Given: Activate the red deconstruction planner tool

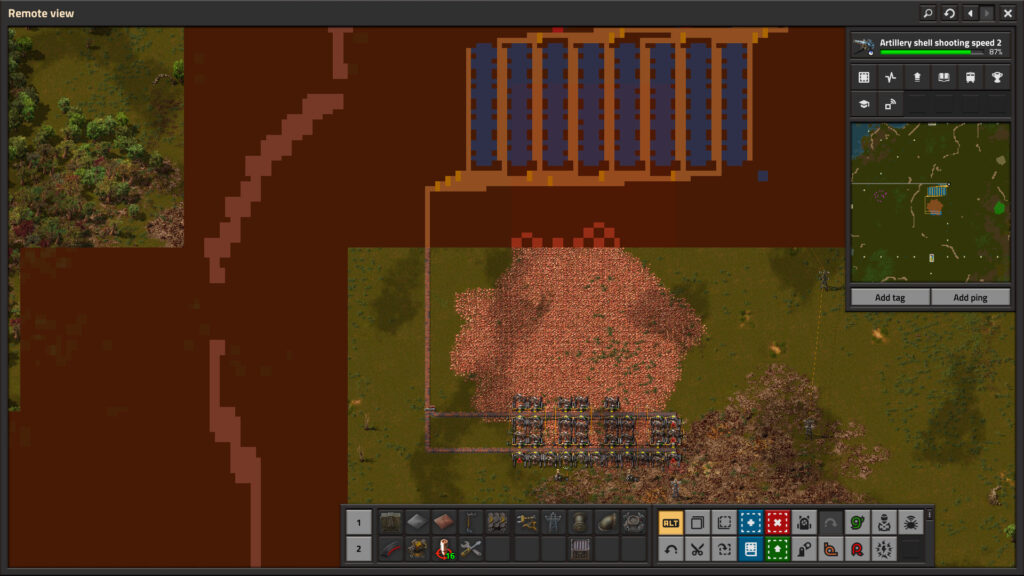Looking at the screenshot, I should [x=777, y=522].
